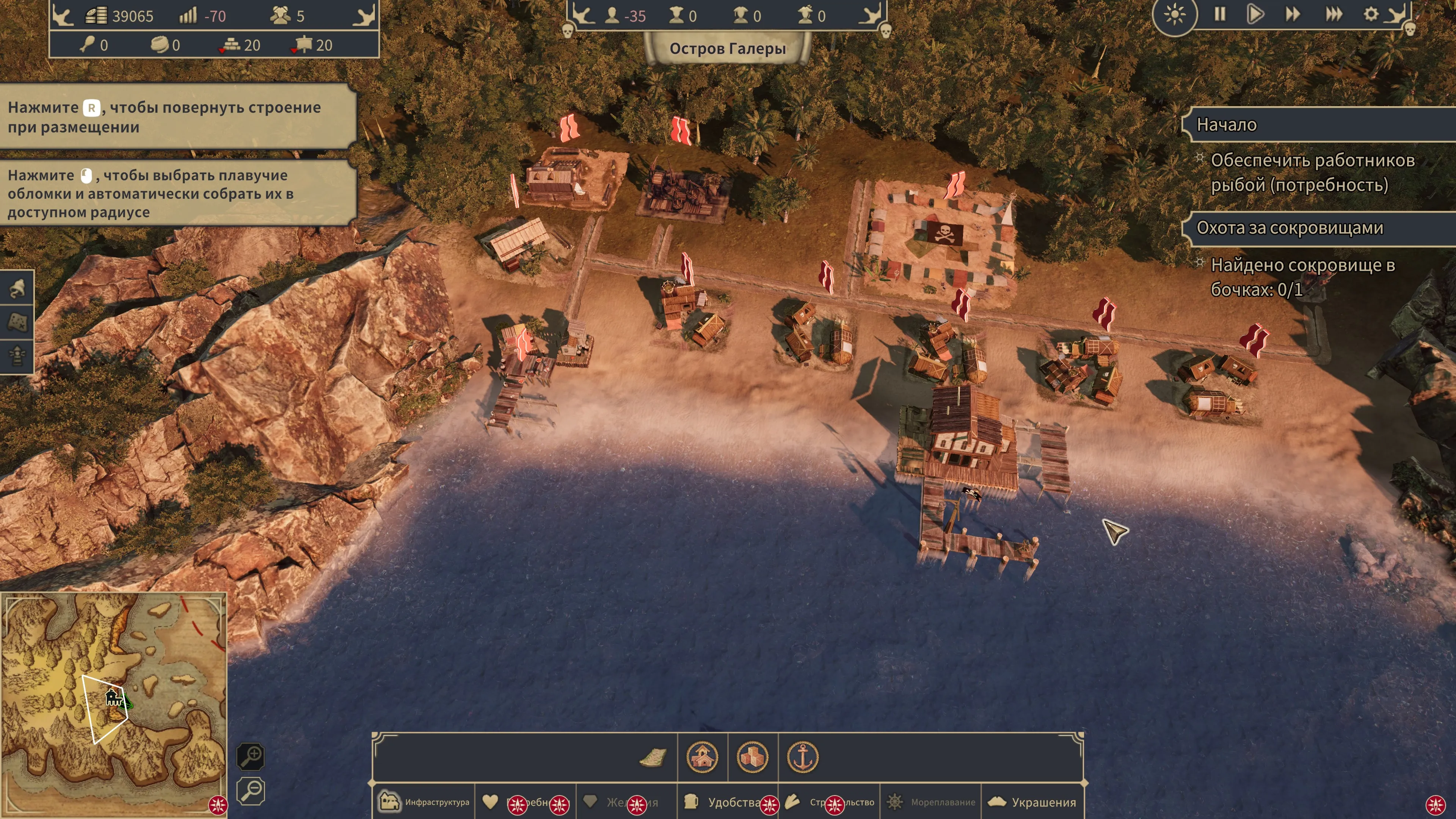Activate triple fast-forward speed

(1334, 15)
